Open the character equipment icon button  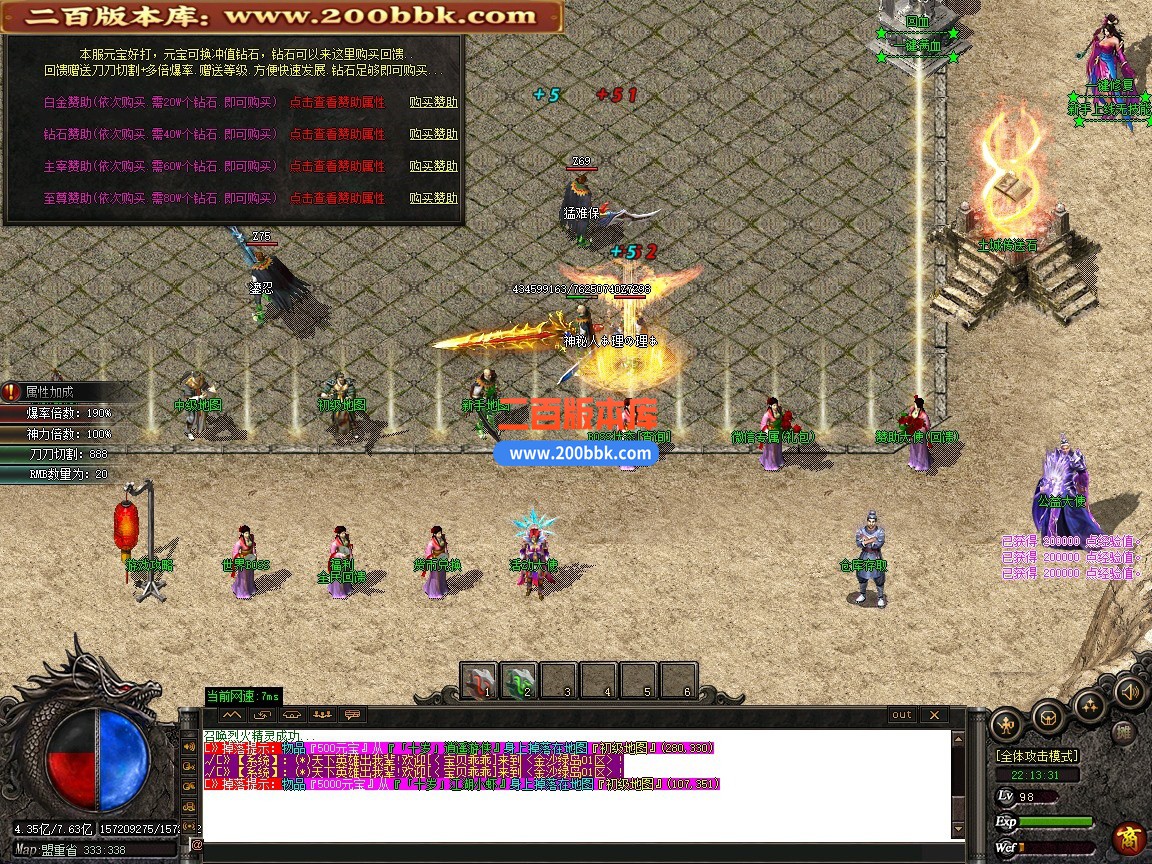click(1005, 723)
